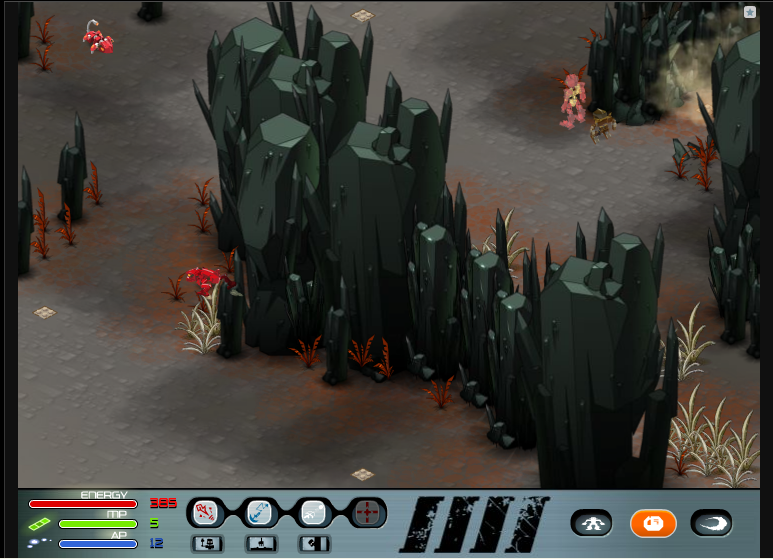The width and height of the screenshot is (773, 560).
Task: Click the white swoosh end-turn button
Action: tap(711, 522)
